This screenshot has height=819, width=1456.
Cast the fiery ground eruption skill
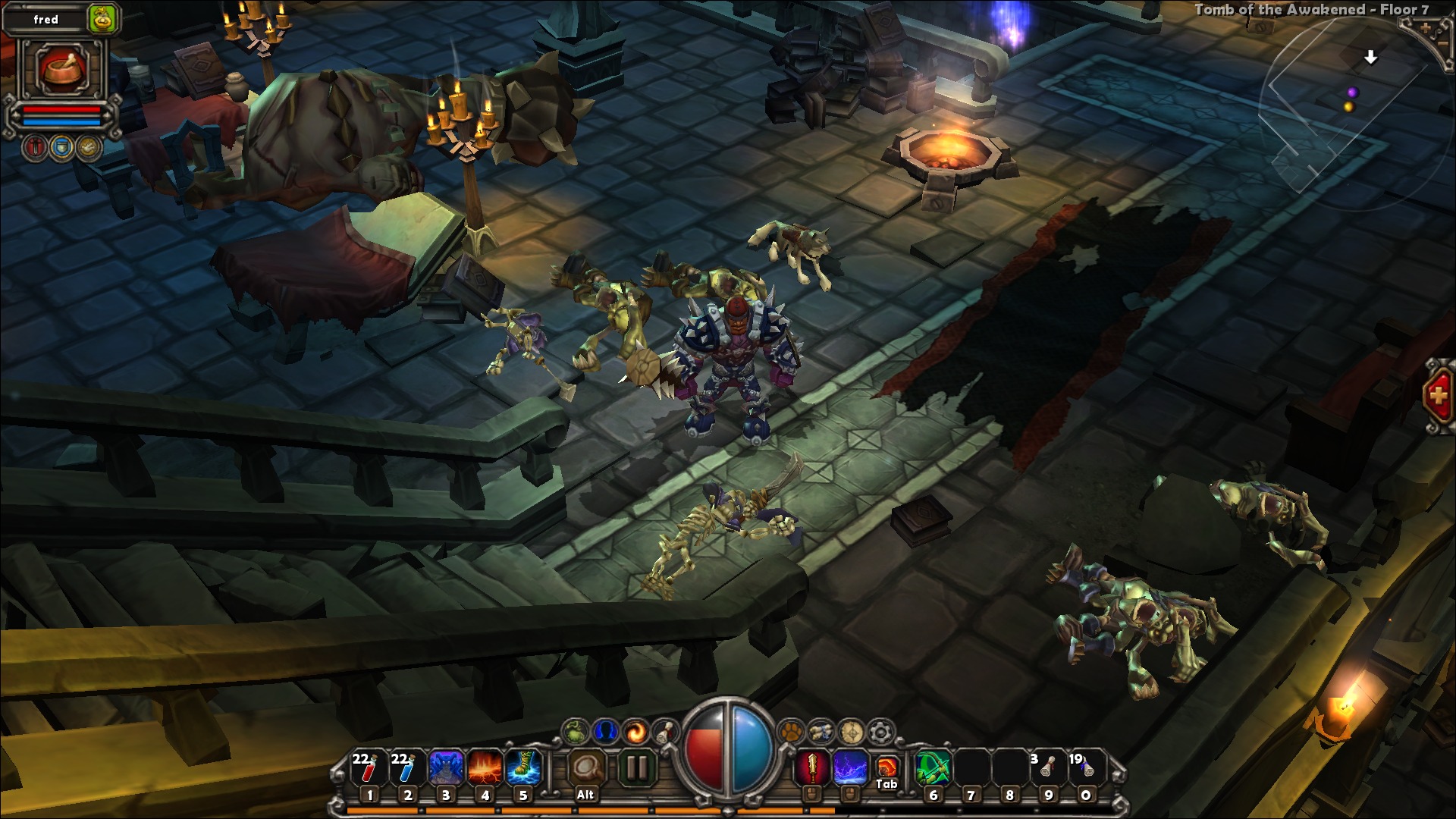485,770
